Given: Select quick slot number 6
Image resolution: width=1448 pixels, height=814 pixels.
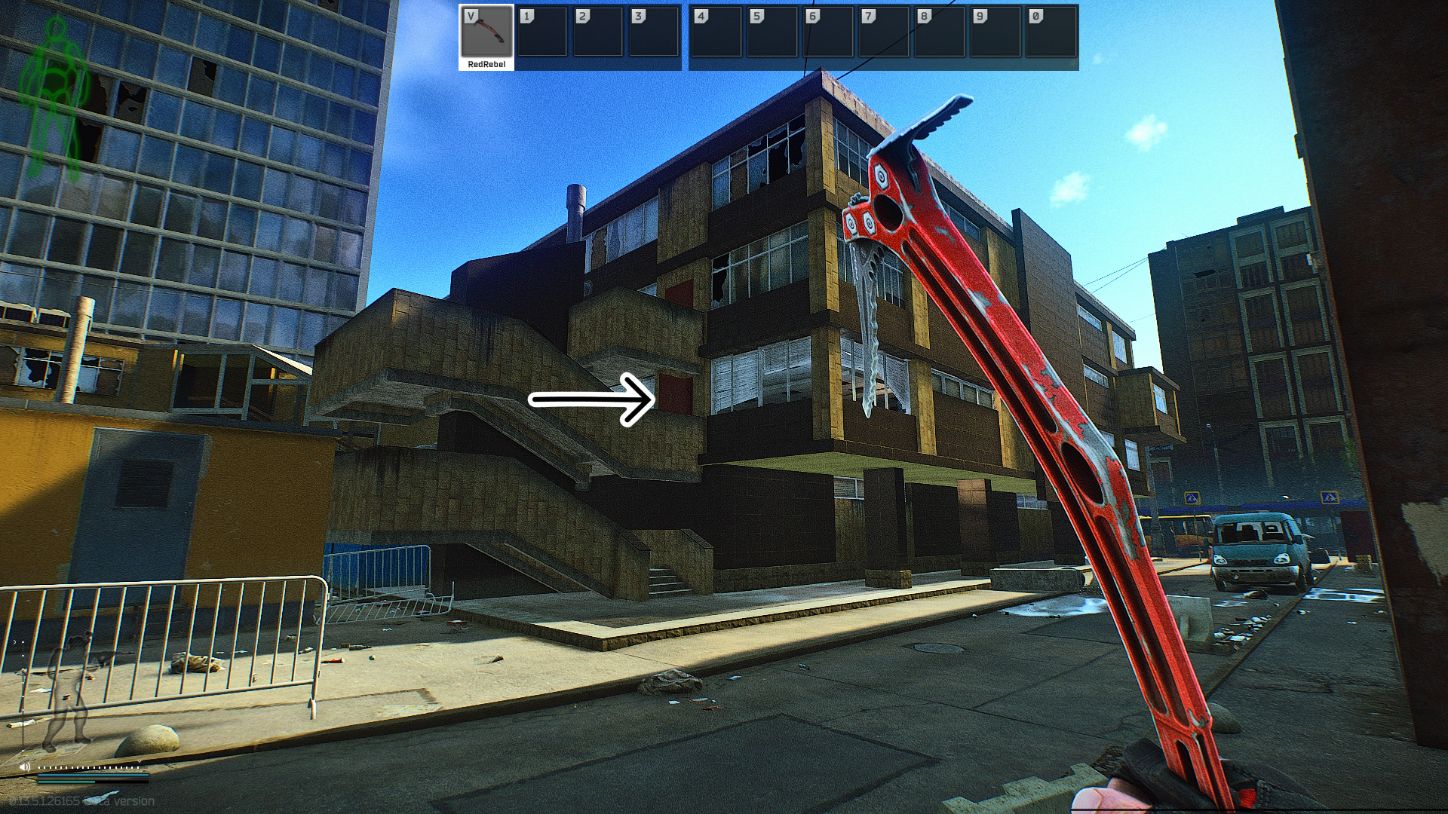Looking at the screenshot, I should [x=829, y=32].
